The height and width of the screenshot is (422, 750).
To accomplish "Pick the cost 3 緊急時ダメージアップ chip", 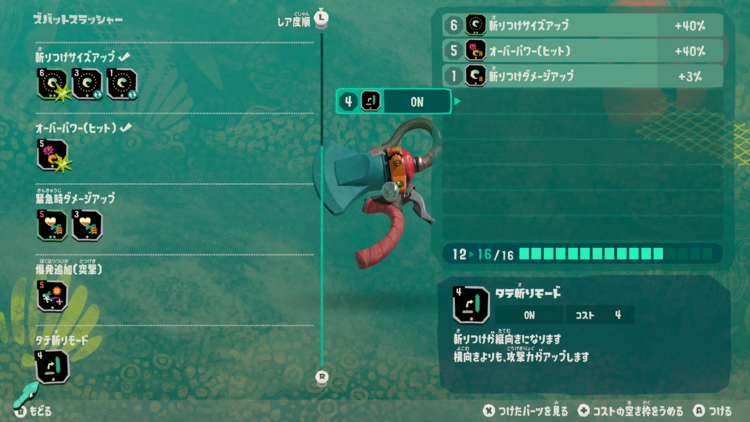I will coord(86,225).
